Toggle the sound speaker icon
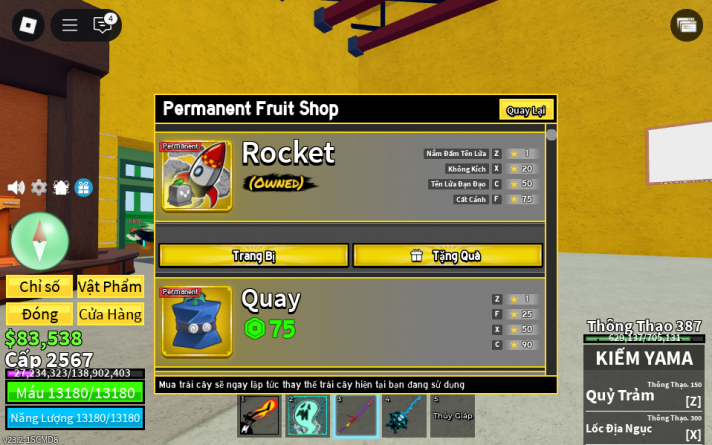The height and width of the screenshot is (445, 712). (x=16, y=187)
